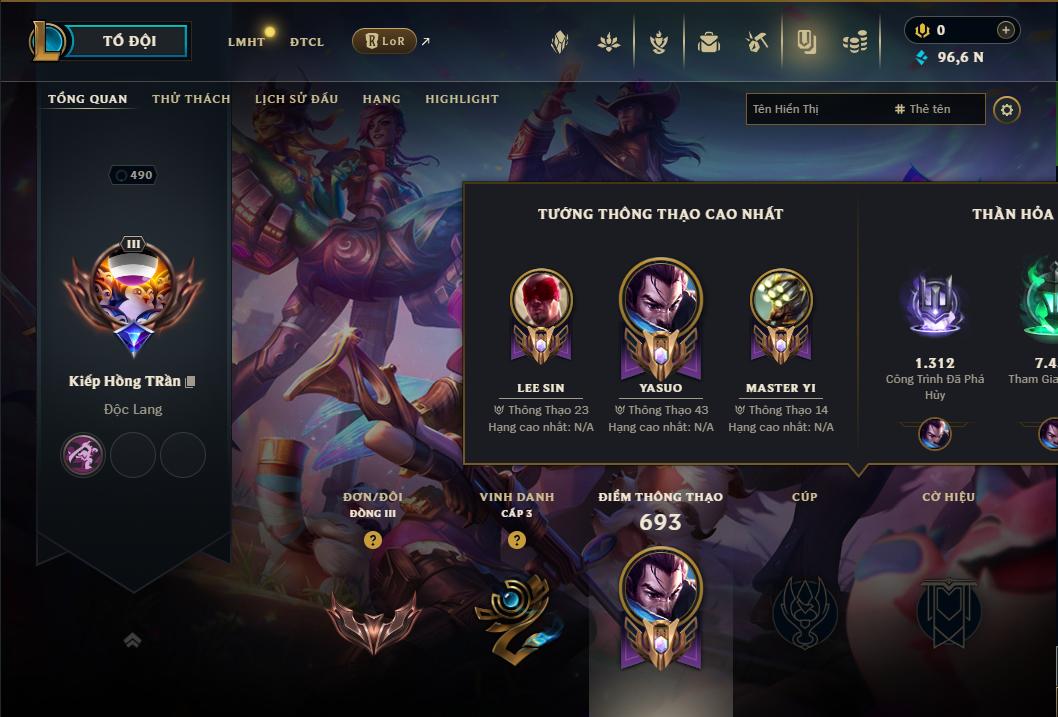The image size is (1058, 717).
Task: Switch to the LMHT game tab
Action: 246,42
